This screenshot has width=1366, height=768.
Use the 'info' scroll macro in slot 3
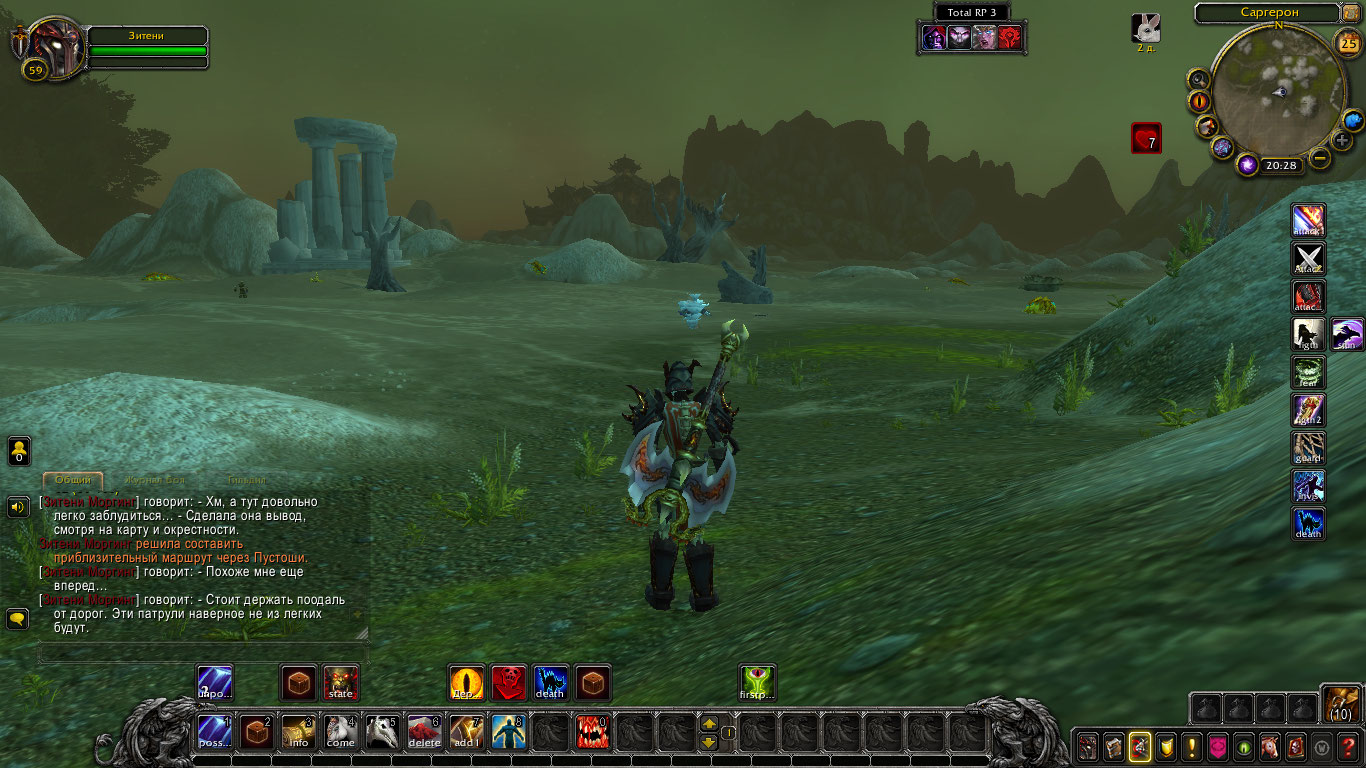[298, 732]
